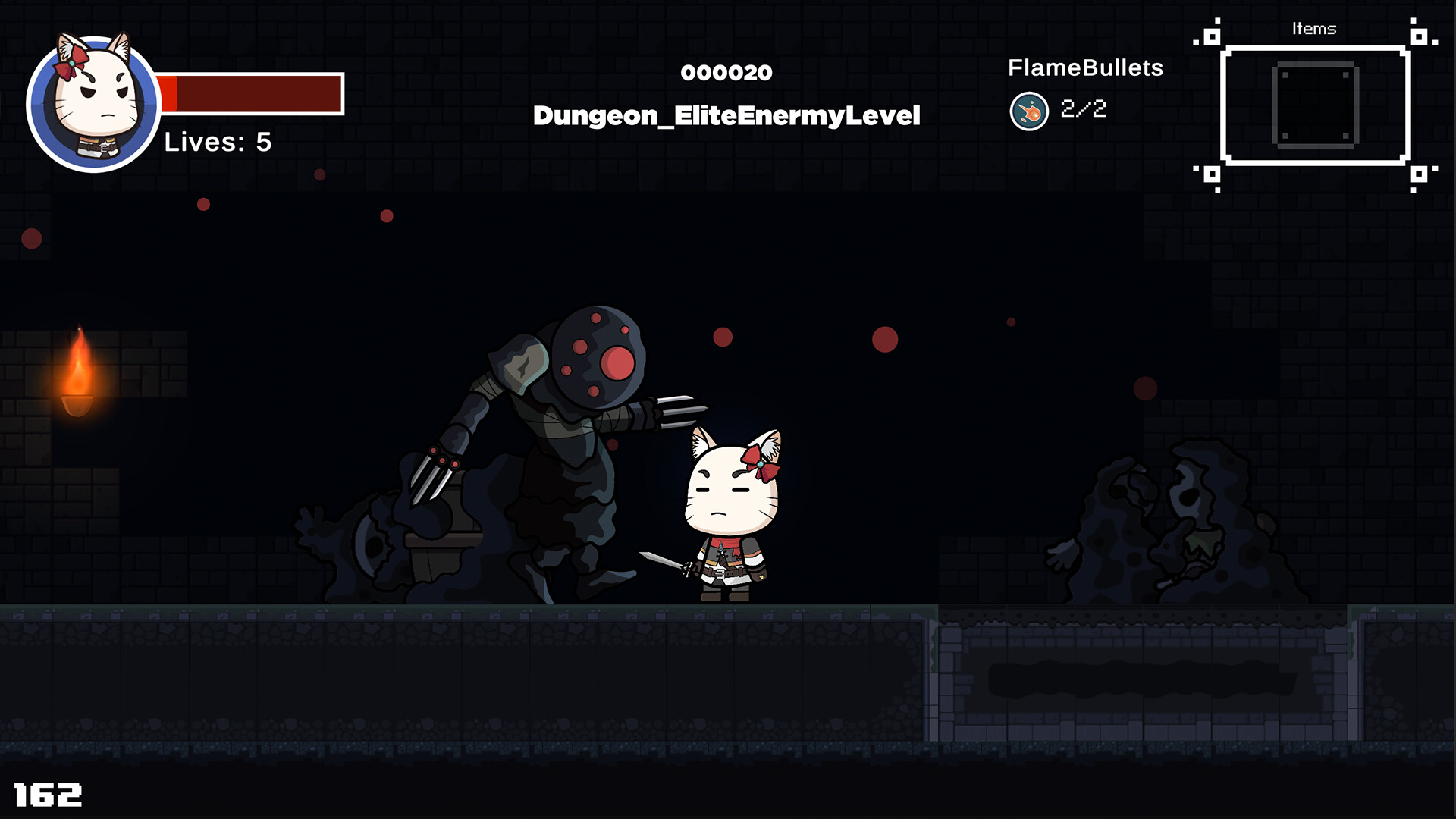The height and width of the screenshot is (819, 1456).
Task: Click the 162 counter at bottom left
Action: point(45,795)
